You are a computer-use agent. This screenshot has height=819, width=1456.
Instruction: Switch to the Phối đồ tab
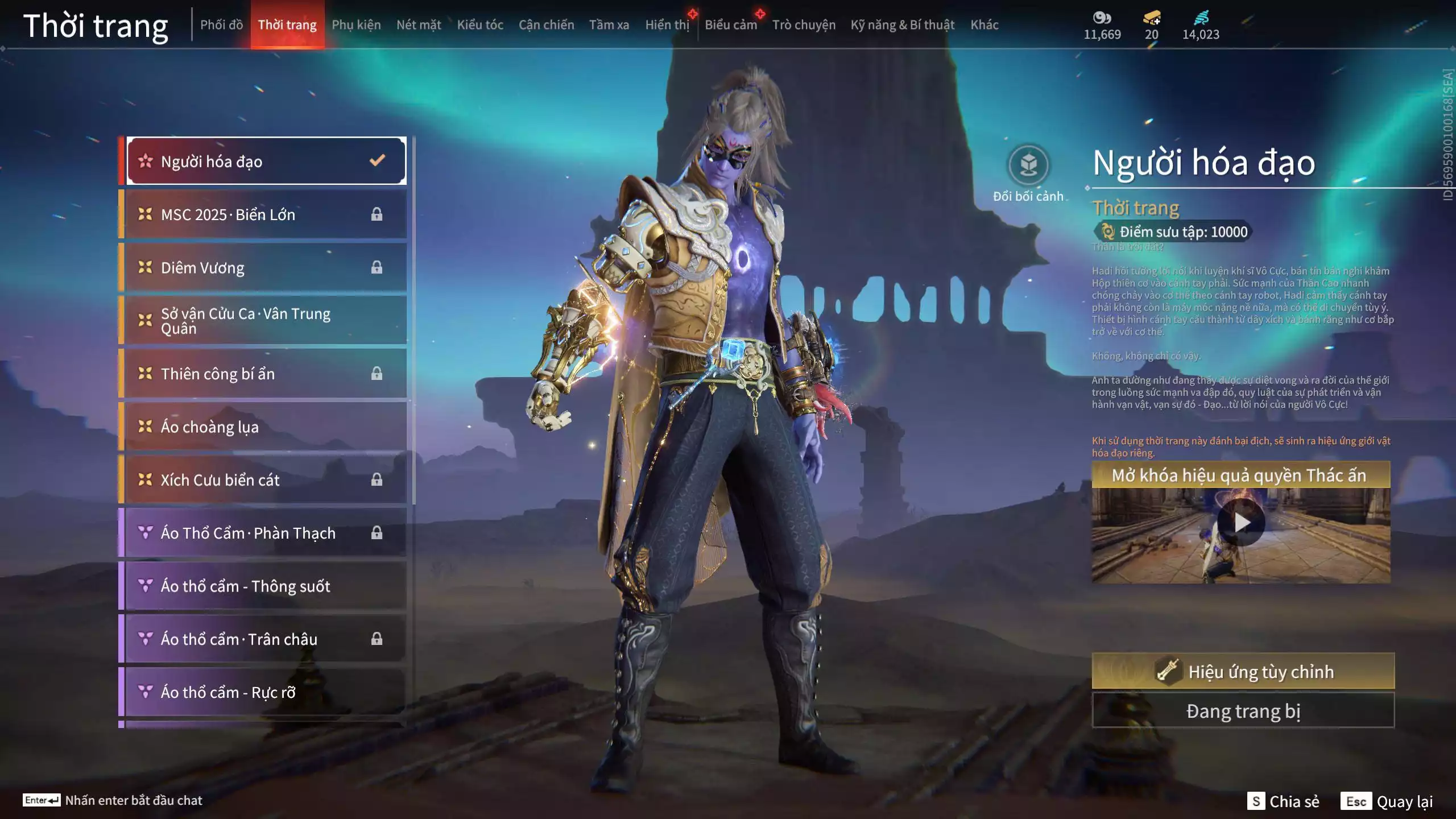pos(221,25)
